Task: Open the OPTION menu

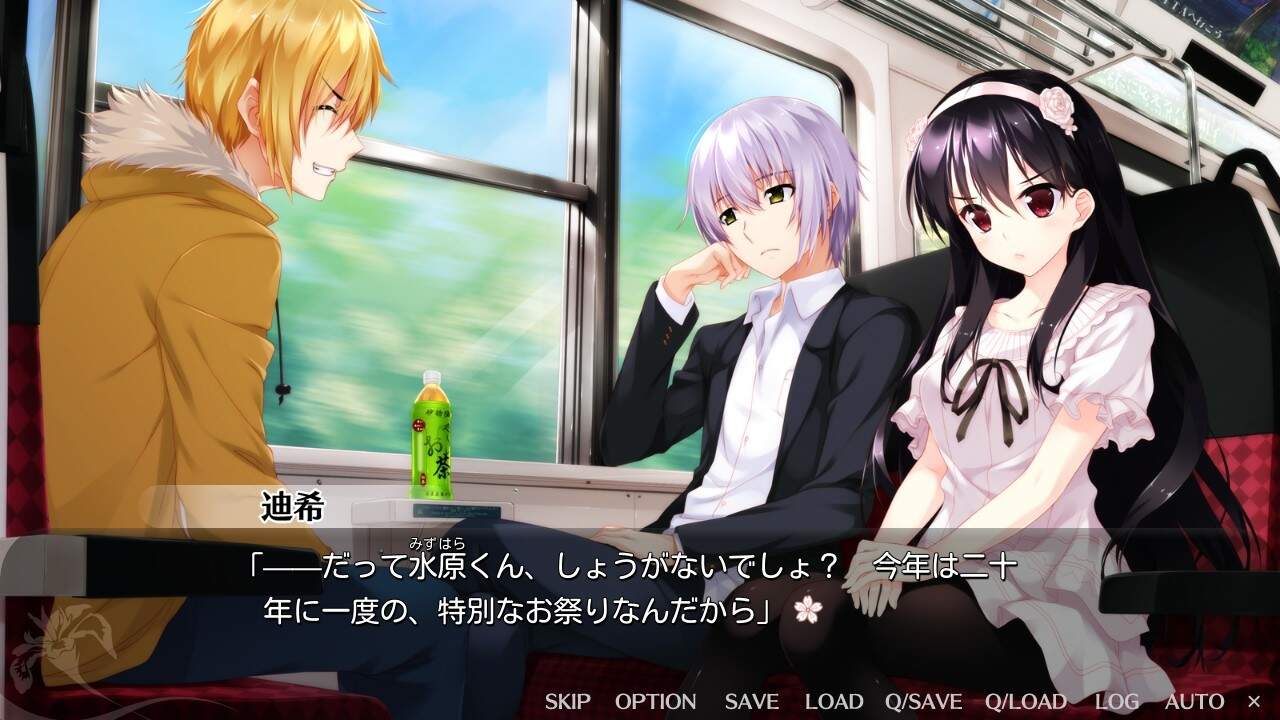Action: tap(655, 701)
